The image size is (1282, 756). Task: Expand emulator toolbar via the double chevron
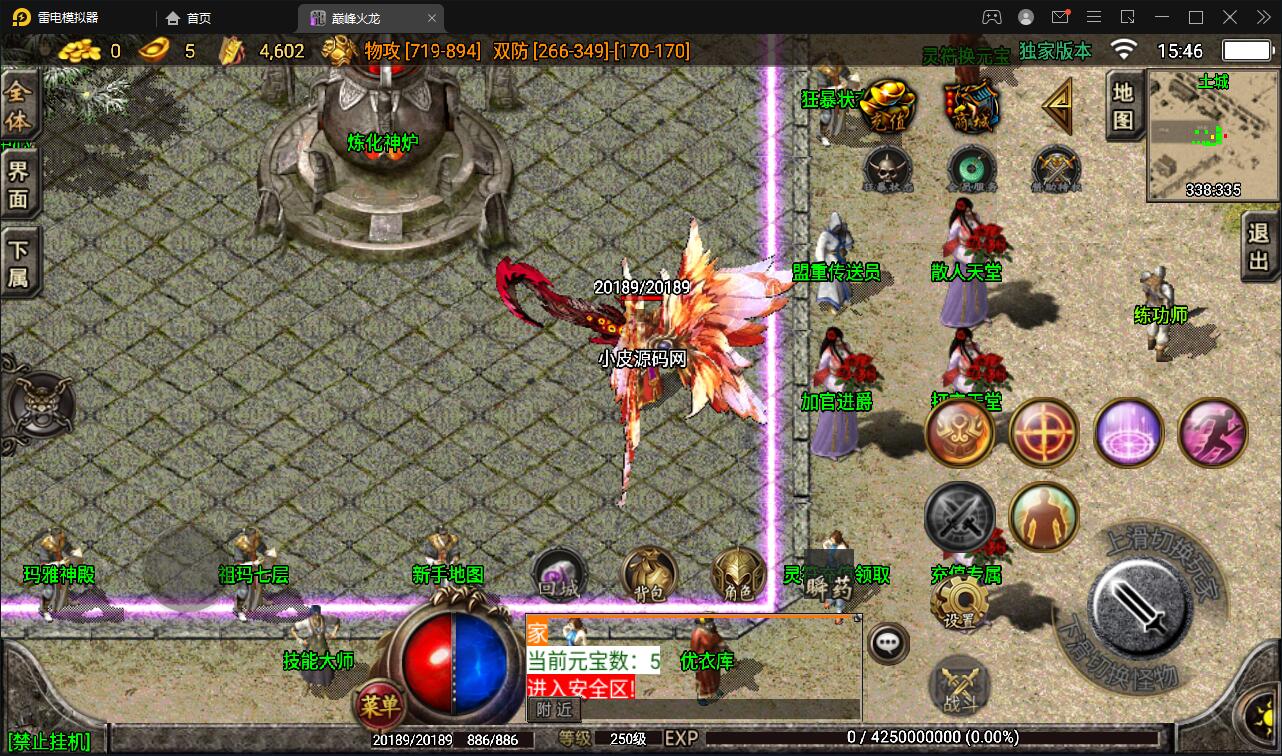coord(1262,17)
